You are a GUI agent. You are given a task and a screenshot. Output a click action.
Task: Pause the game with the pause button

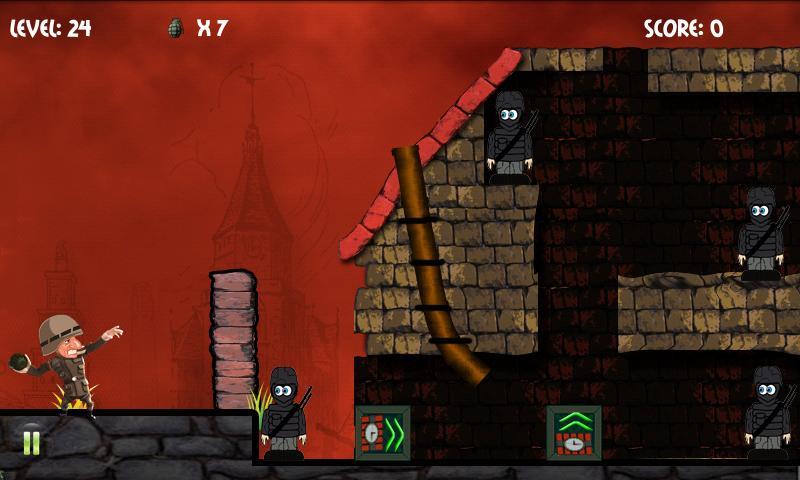tap(31, 441)
